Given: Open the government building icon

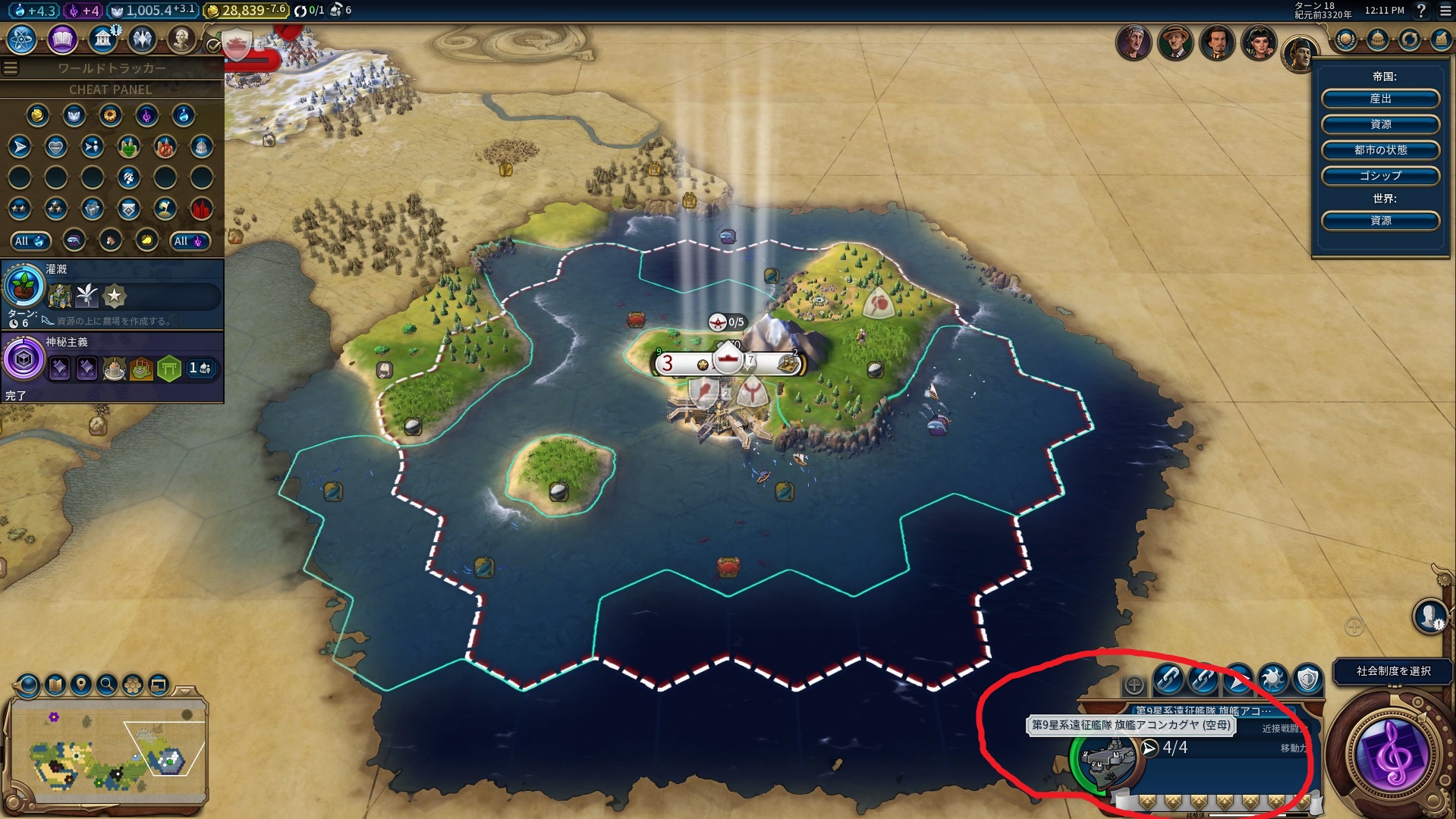Looking at the screenshot, I should (x=102, y=39).
